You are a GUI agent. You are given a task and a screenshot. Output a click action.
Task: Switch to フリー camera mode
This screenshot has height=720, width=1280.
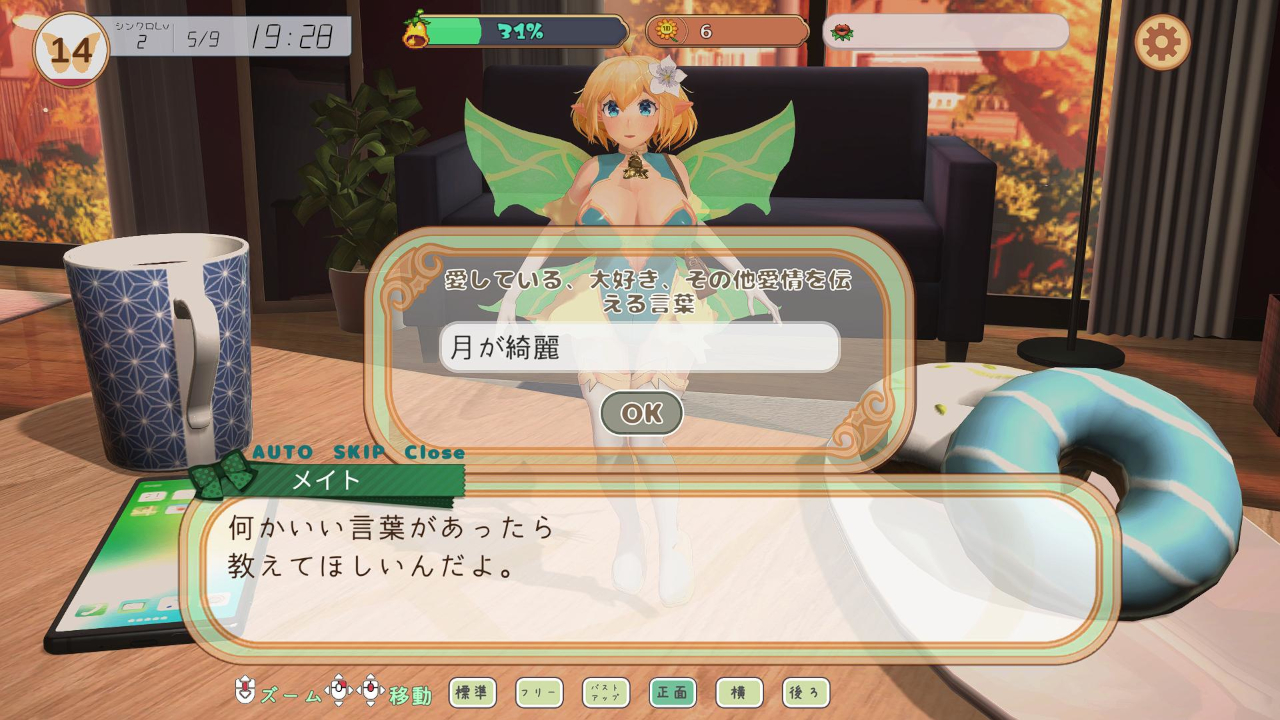(539, 692)
